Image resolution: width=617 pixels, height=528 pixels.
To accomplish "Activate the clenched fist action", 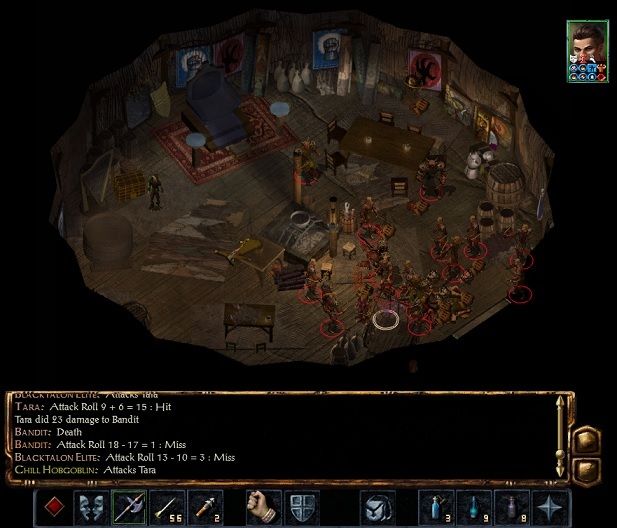I will click(x=261, y=508).
